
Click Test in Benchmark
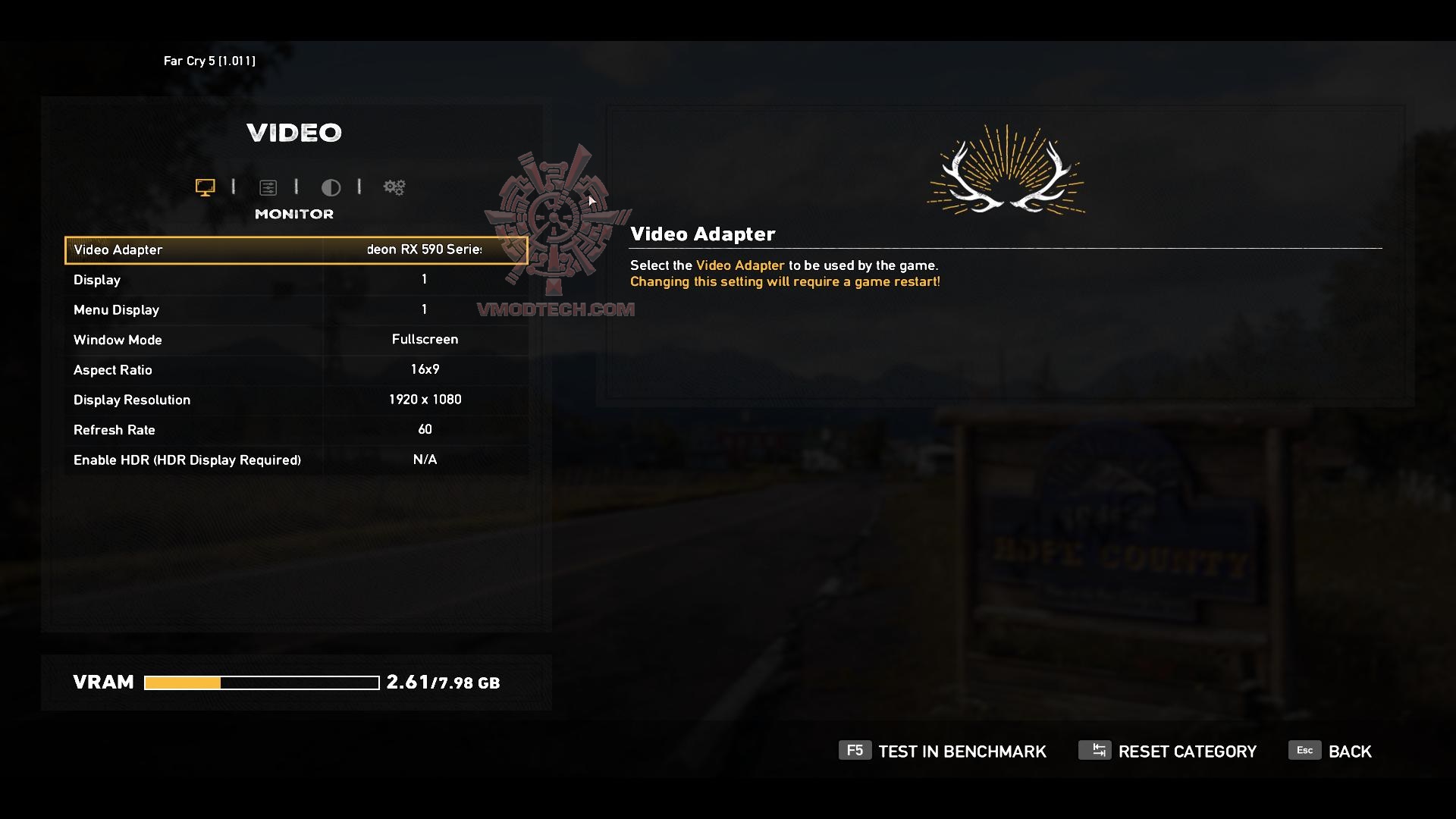943,752
